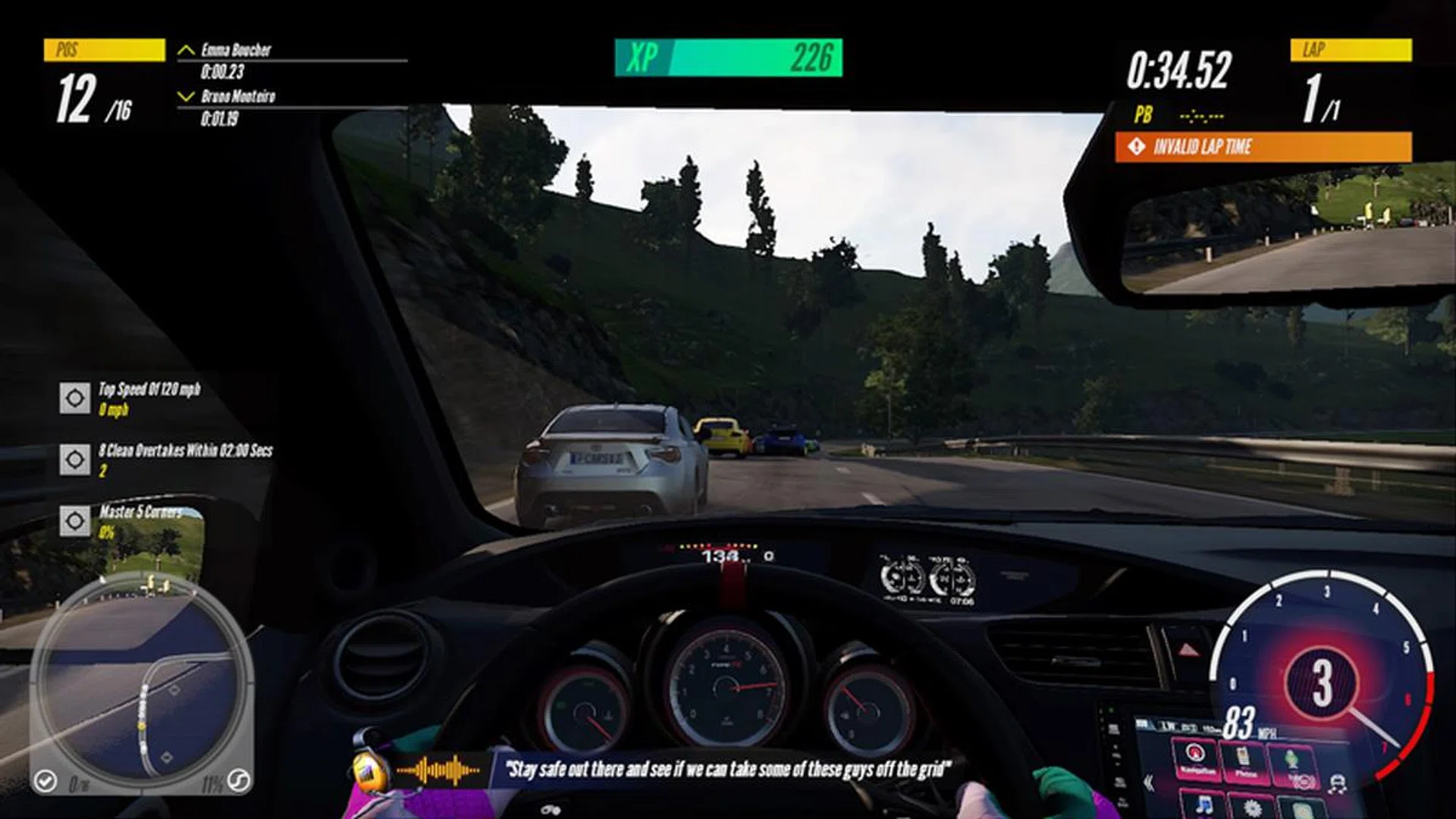This screenshot has width=1456, height=819.
Task: Click the double-chevron collapse arrow on the touchscreen
Action: click(x=1149, y=781)
